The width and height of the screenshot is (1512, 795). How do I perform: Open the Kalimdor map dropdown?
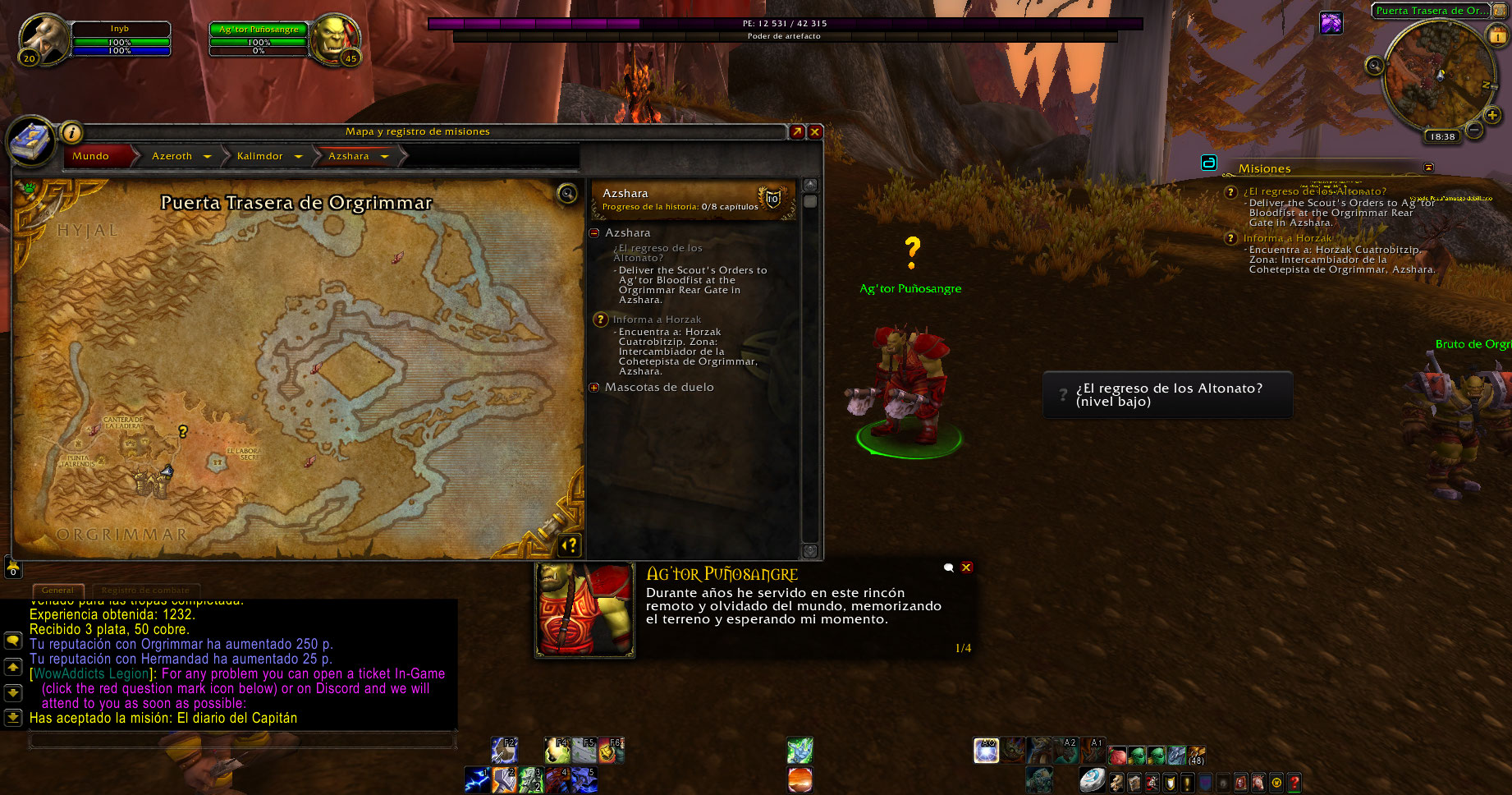click(298, 157)
